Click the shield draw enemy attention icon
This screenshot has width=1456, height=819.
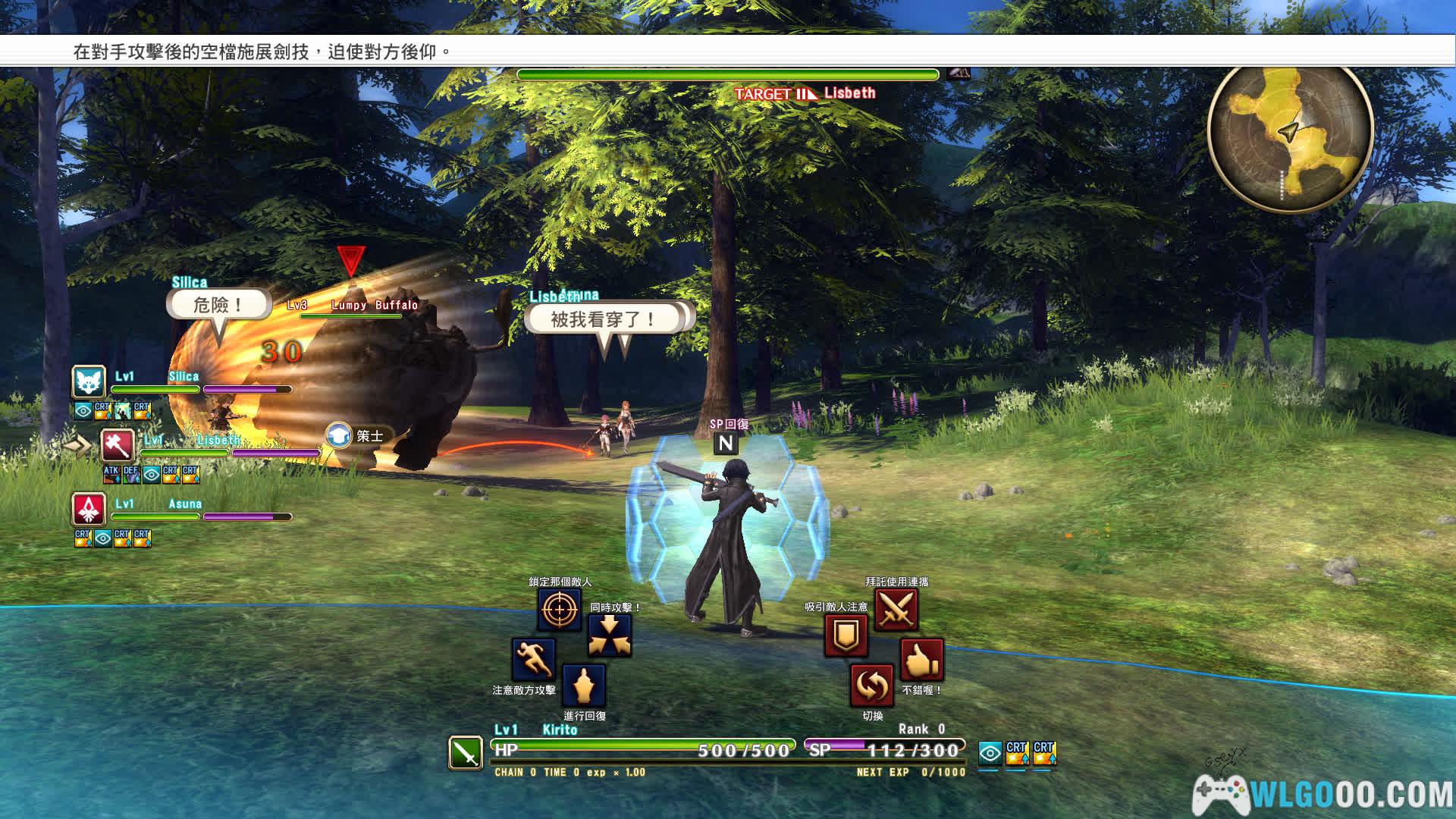pos(846,635)
